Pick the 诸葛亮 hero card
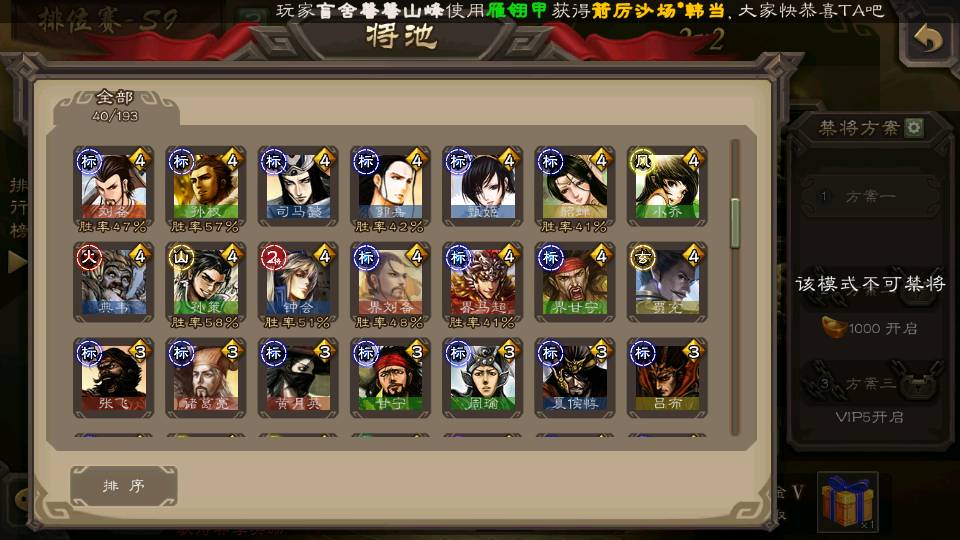The height and width of the screenshot is (540, 960). (x=206, y=377)
